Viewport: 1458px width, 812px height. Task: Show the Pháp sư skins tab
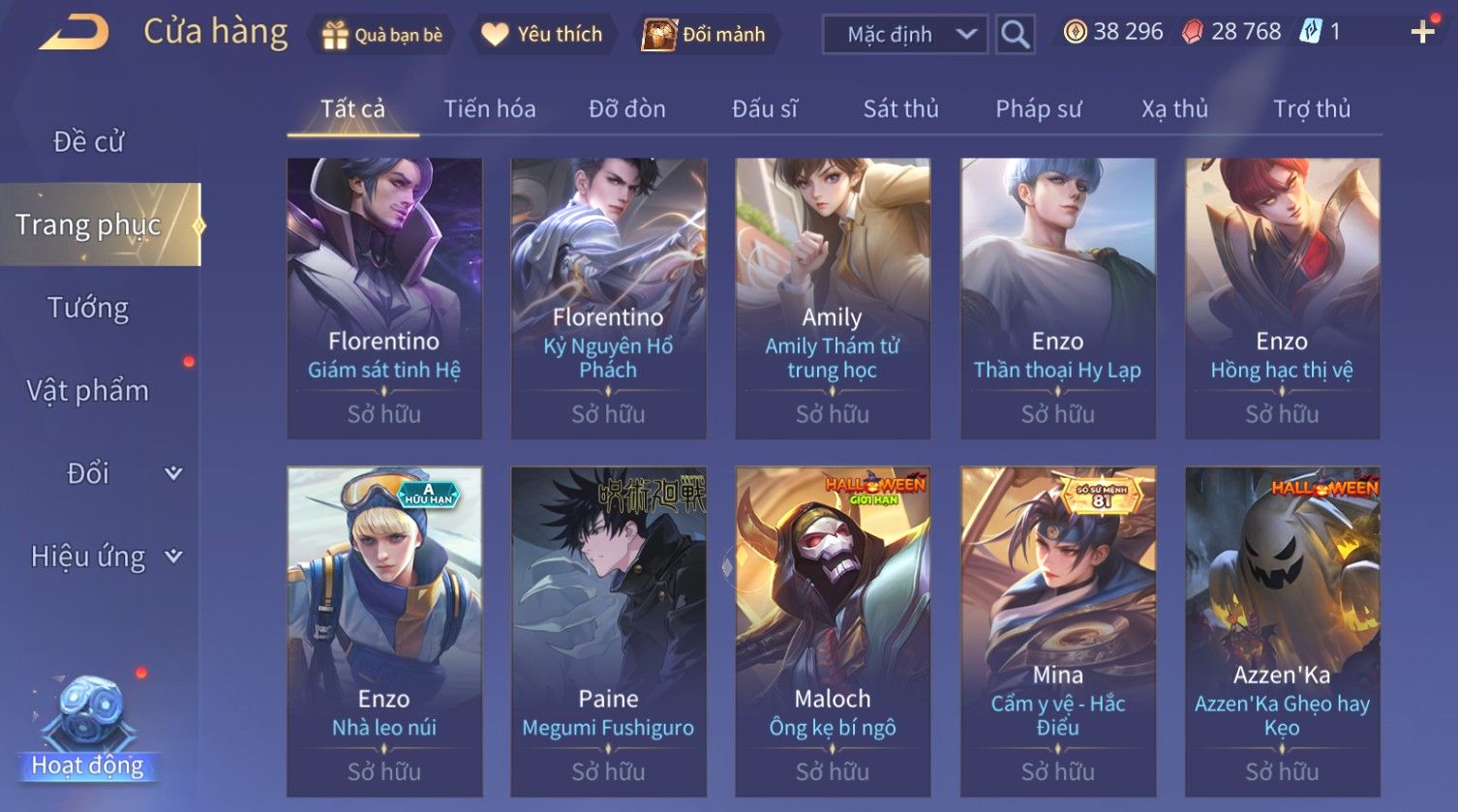click(x=1038, y=109)
